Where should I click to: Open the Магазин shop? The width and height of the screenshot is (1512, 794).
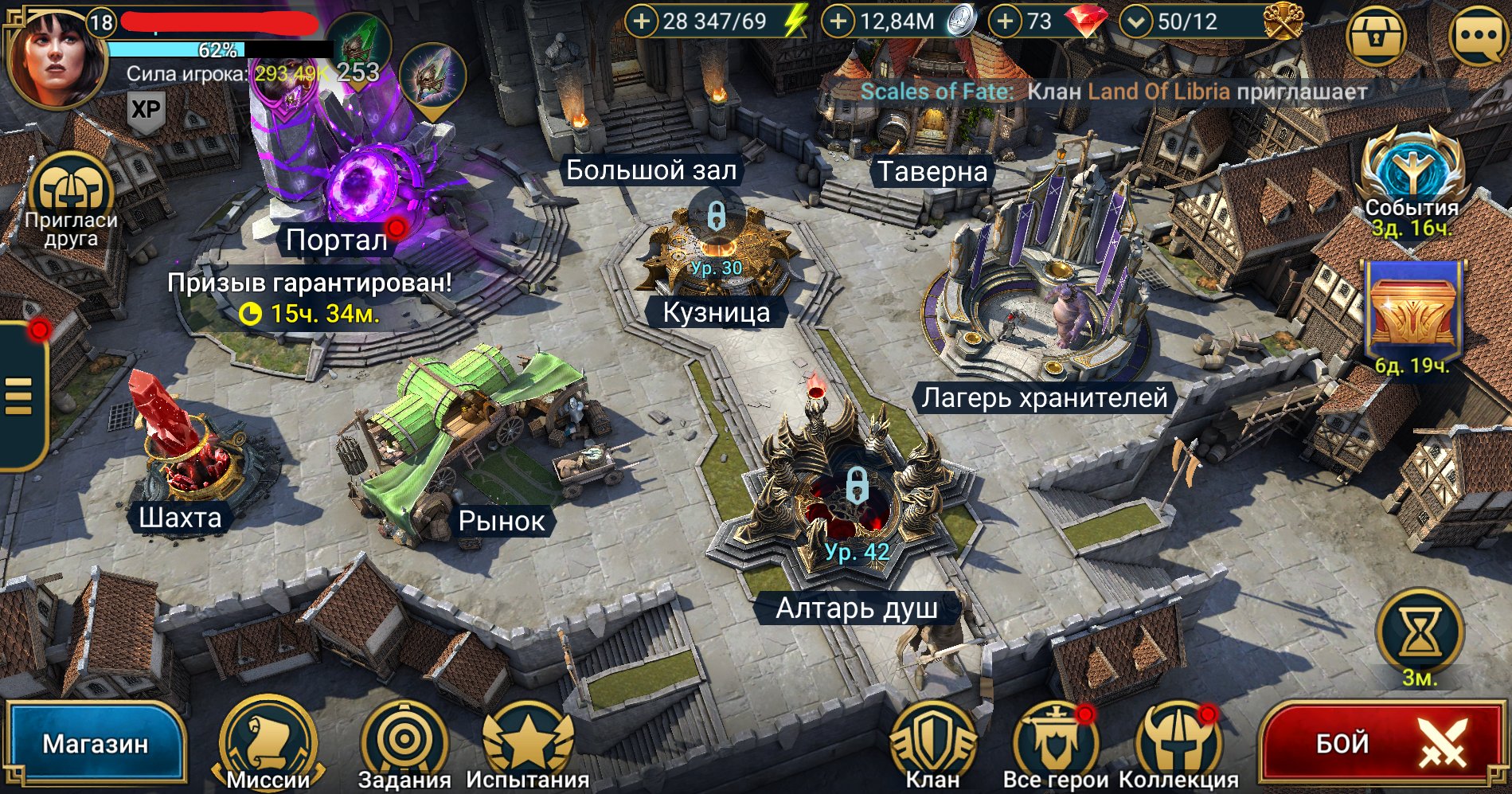tap(94, 744)
